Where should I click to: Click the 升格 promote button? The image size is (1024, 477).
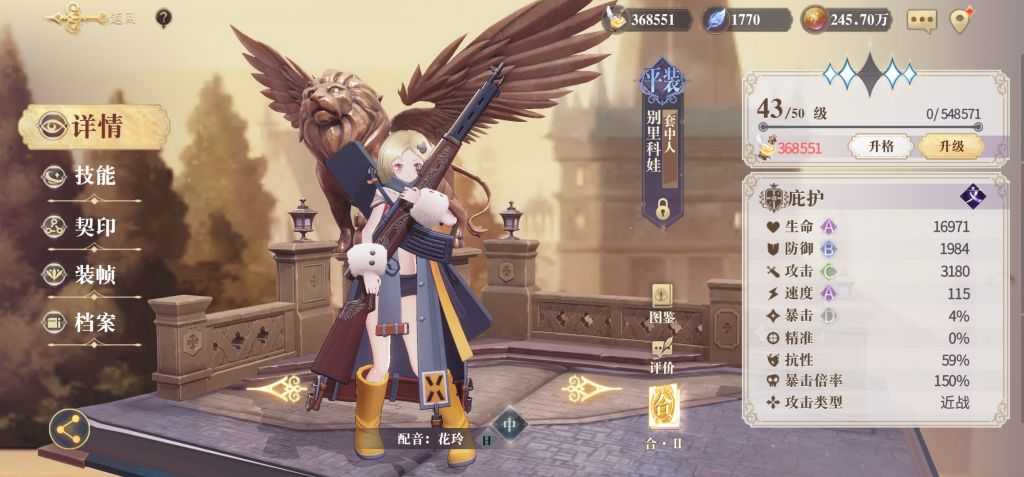pyautogui.click(x=880, y=146)
